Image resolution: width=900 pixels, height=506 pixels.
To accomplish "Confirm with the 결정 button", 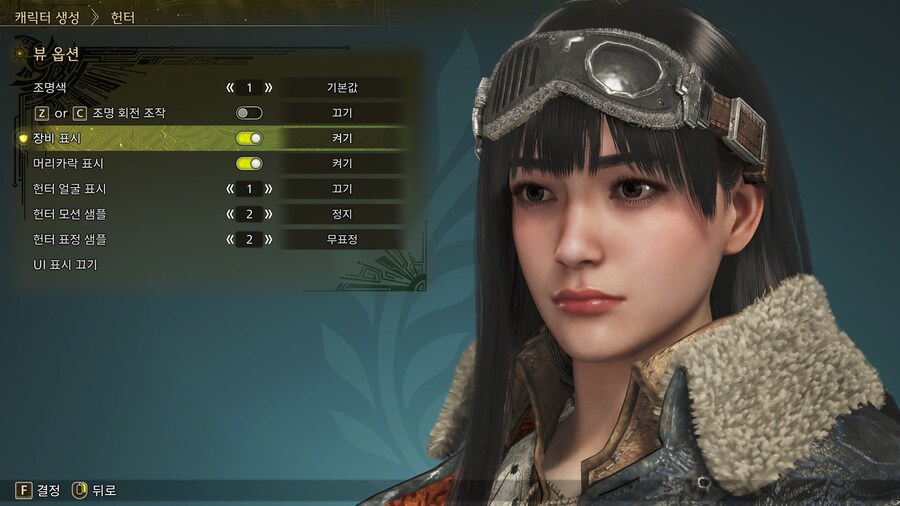I will [x=38, y=490].
